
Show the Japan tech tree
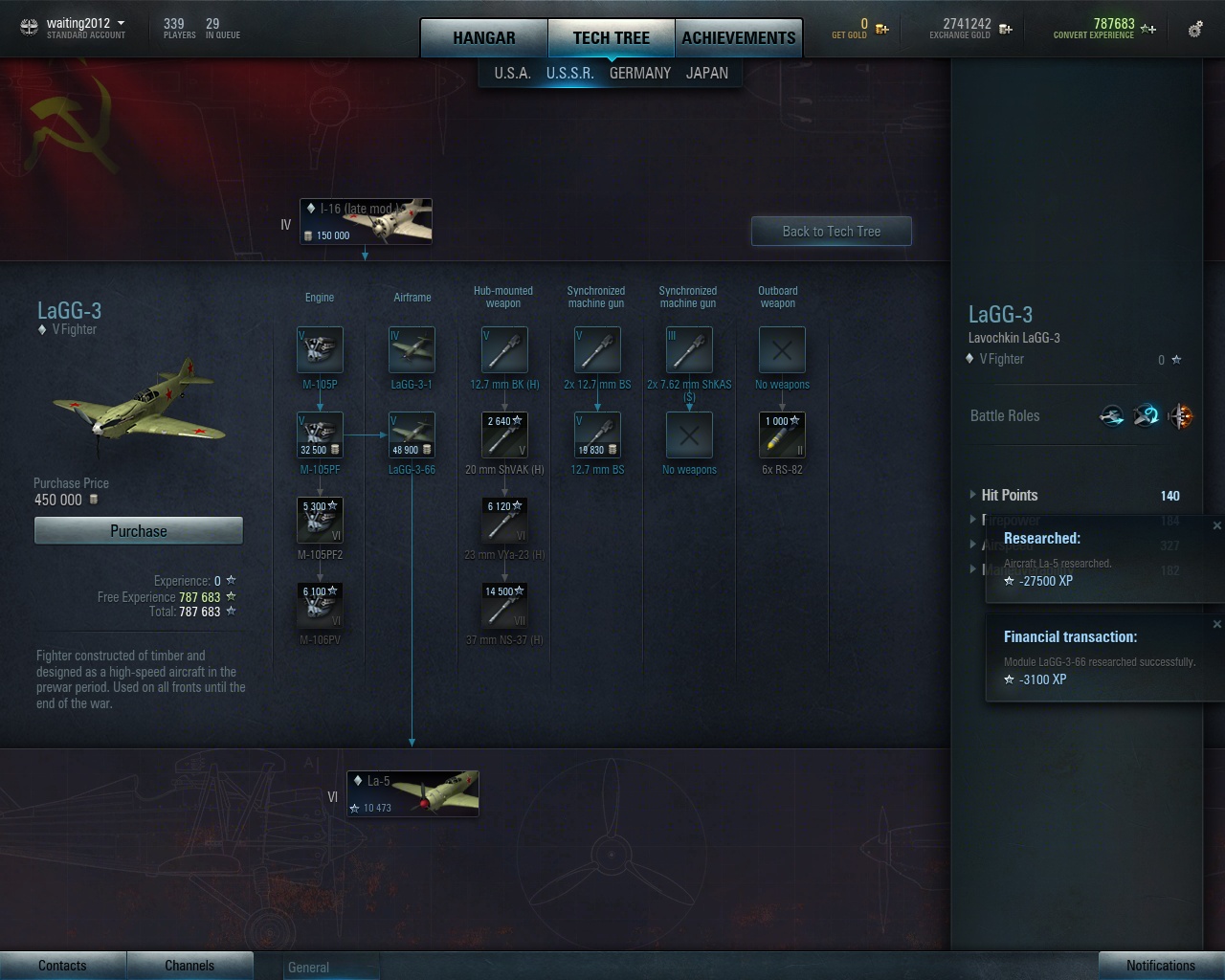(706, 73)
